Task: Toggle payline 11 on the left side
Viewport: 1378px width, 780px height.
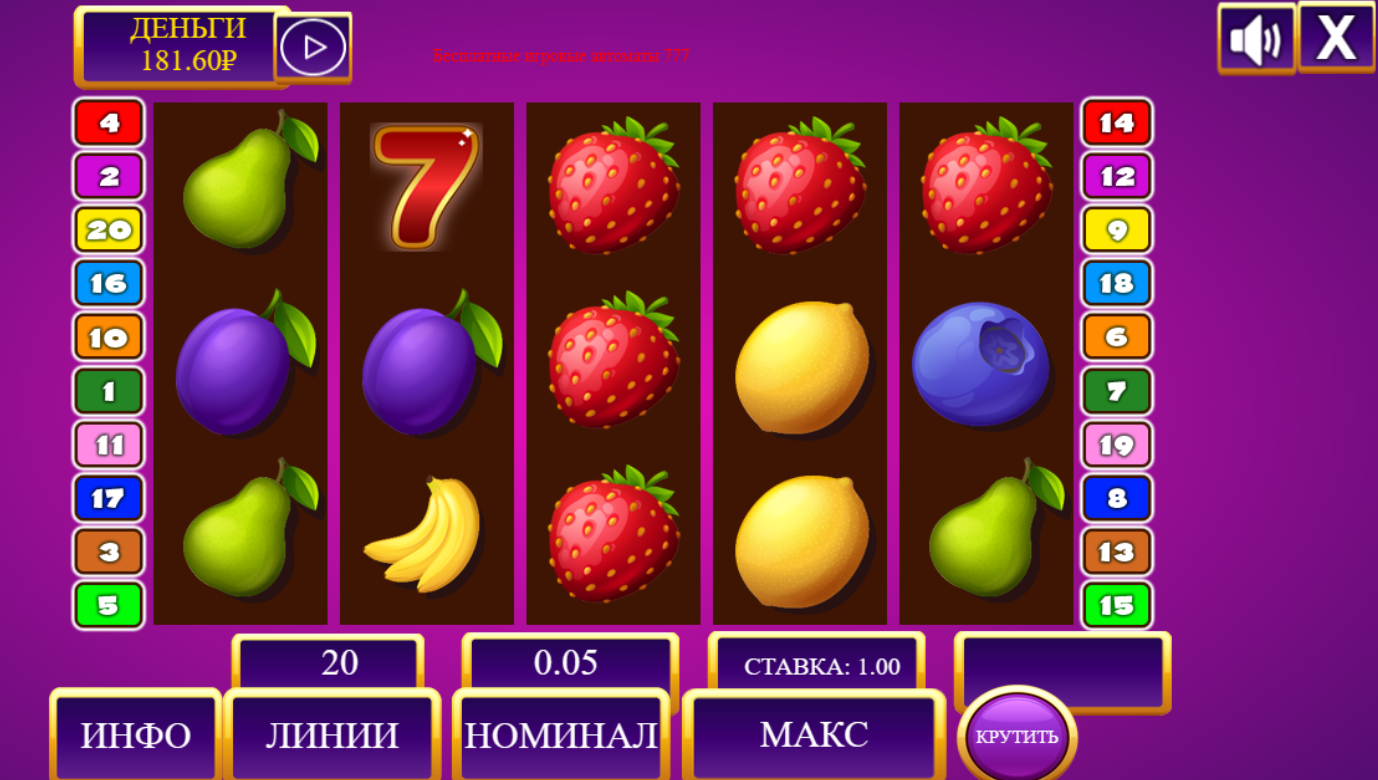Action: pyautogui.click(x=107, y=444)
